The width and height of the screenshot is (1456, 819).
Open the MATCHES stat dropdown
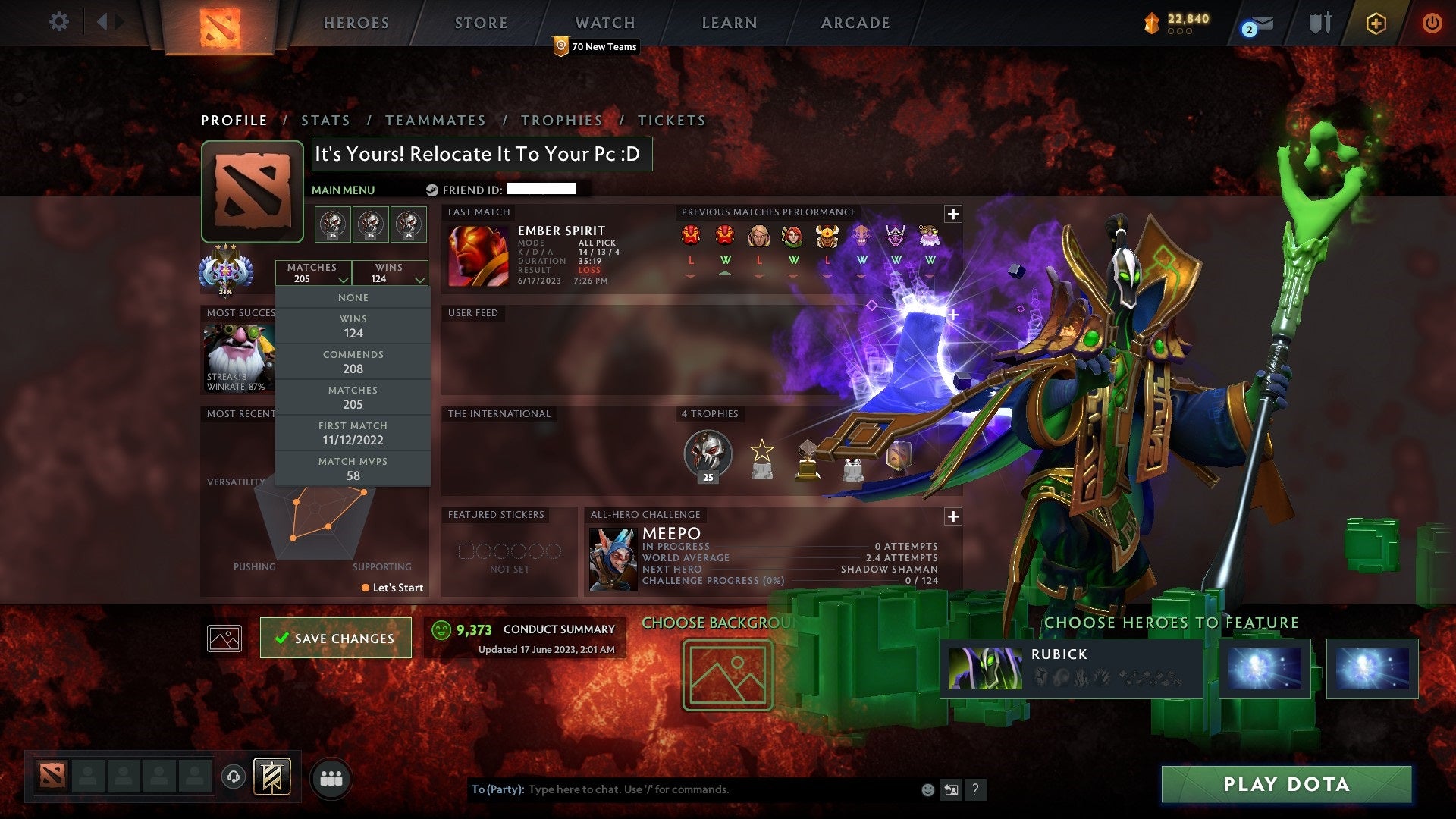(314, 273)
